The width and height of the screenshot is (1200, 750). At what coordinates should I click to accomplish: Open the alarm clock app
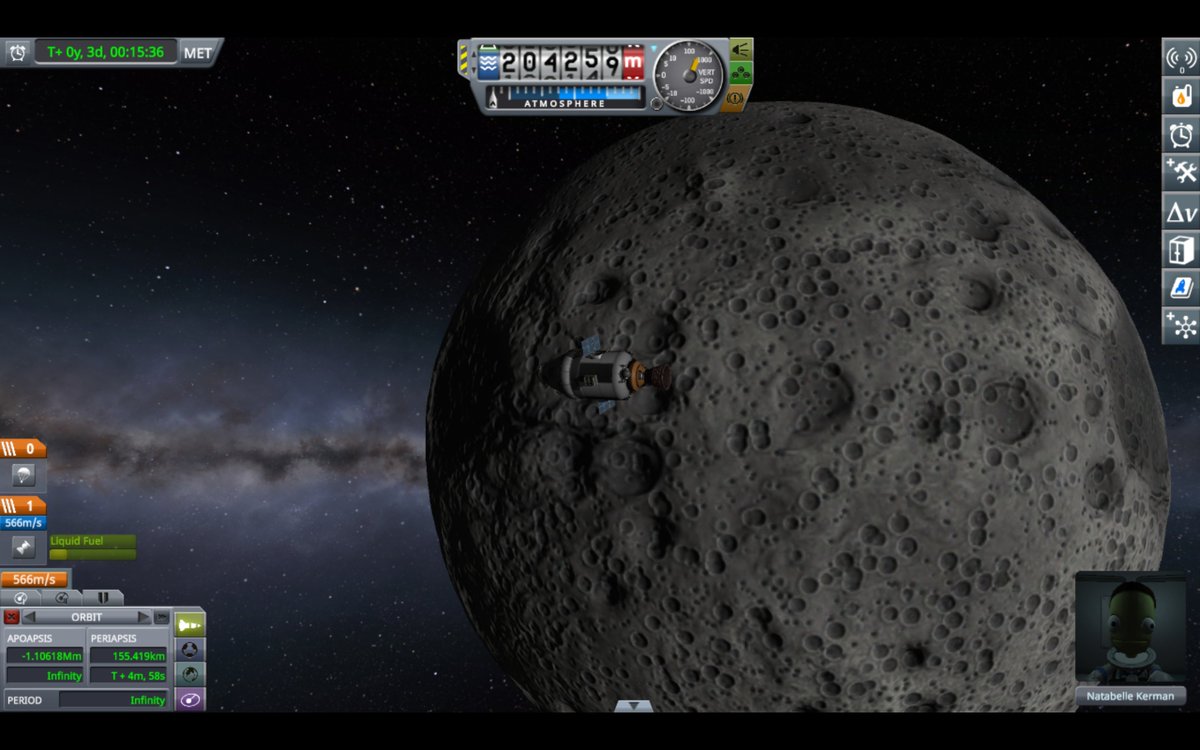pyautogui.click(x=1181, y=134)
